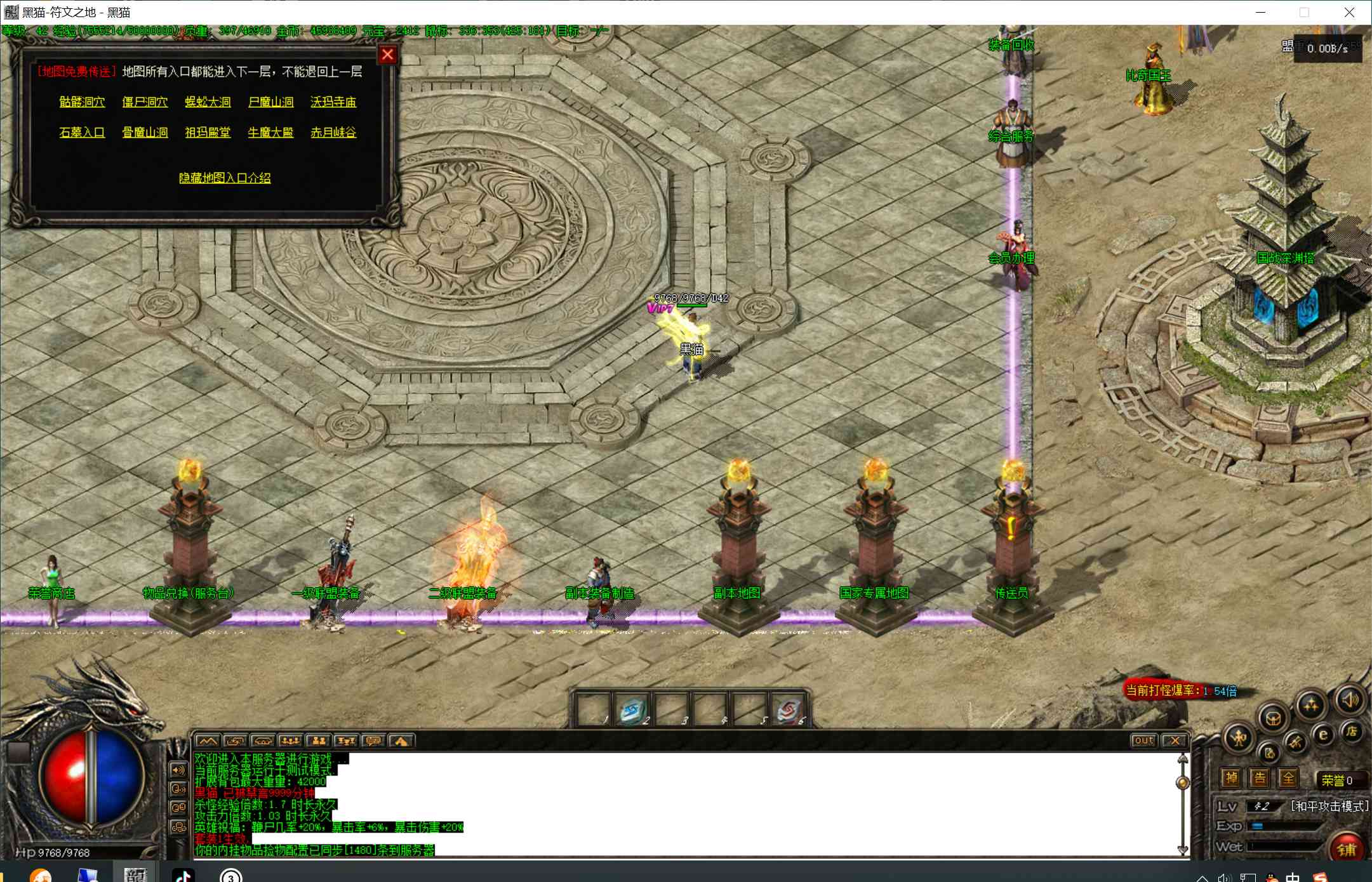Go to 沃玛寺庙
The width and height of the screenshot is (1372, 882).
333,102
